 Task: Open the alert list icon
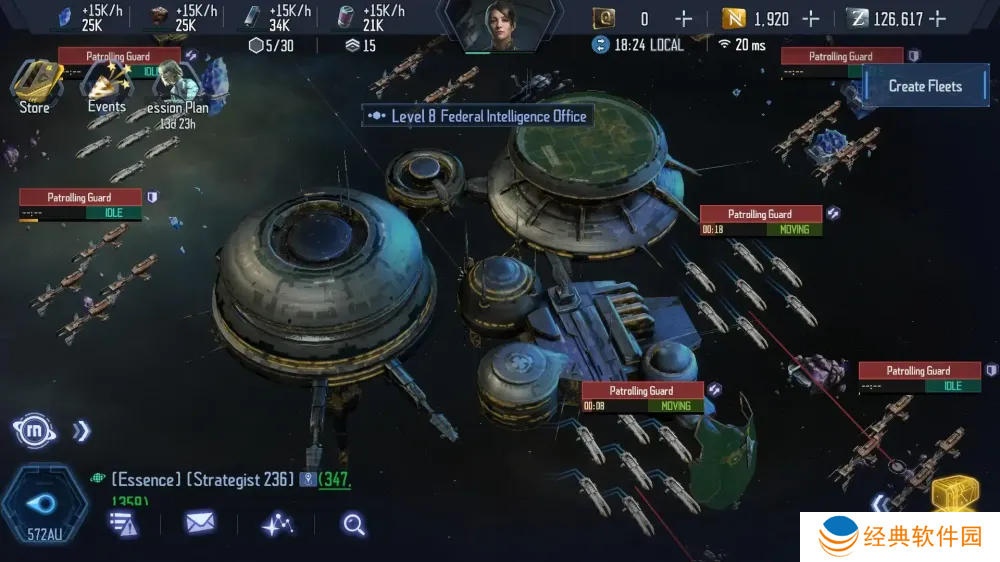pos(123,523)
